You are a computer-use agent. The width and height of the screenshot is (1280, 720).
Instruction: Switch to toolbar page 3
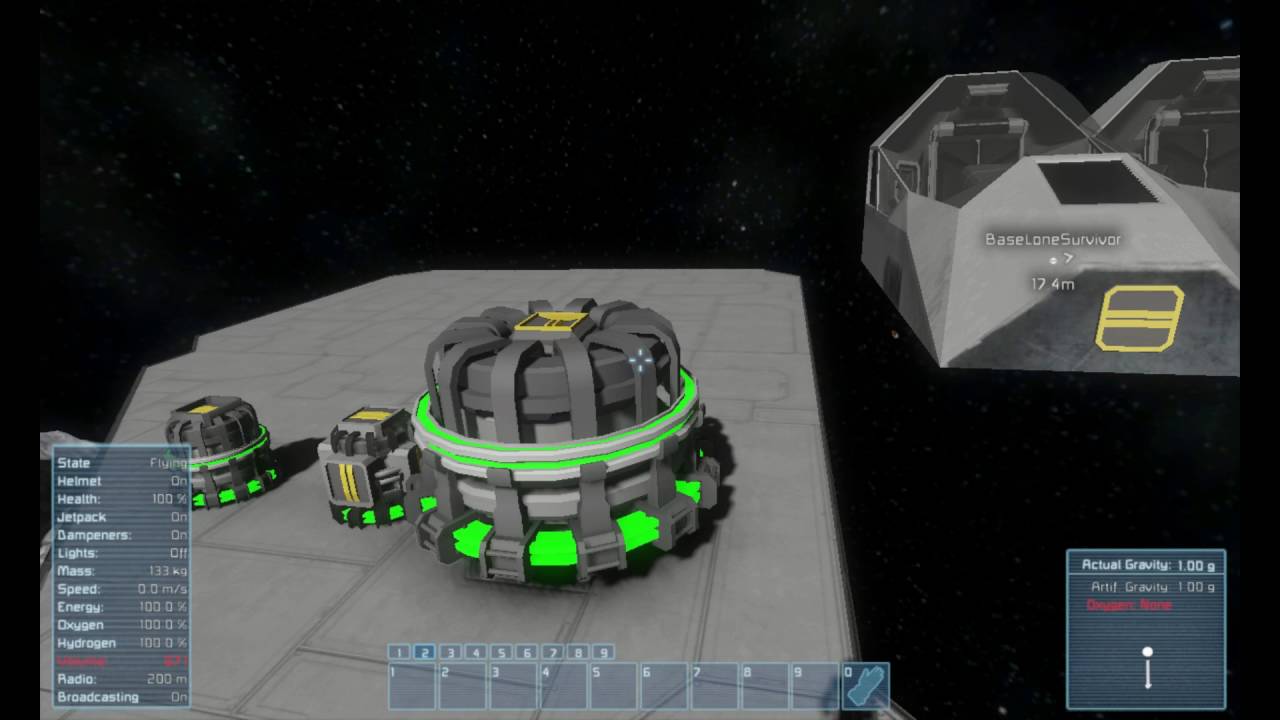click(450, 652)
